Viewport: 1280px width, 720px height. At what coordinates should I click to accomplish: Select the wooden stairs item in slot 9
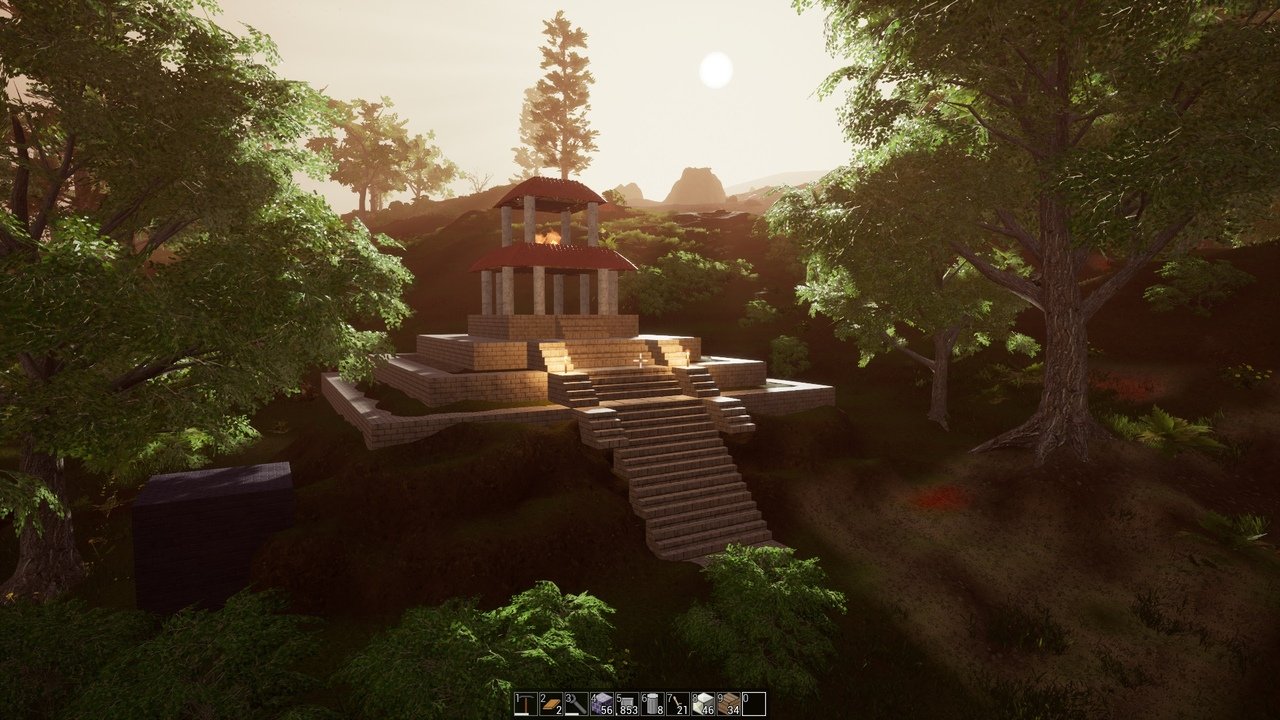(727, 703)
